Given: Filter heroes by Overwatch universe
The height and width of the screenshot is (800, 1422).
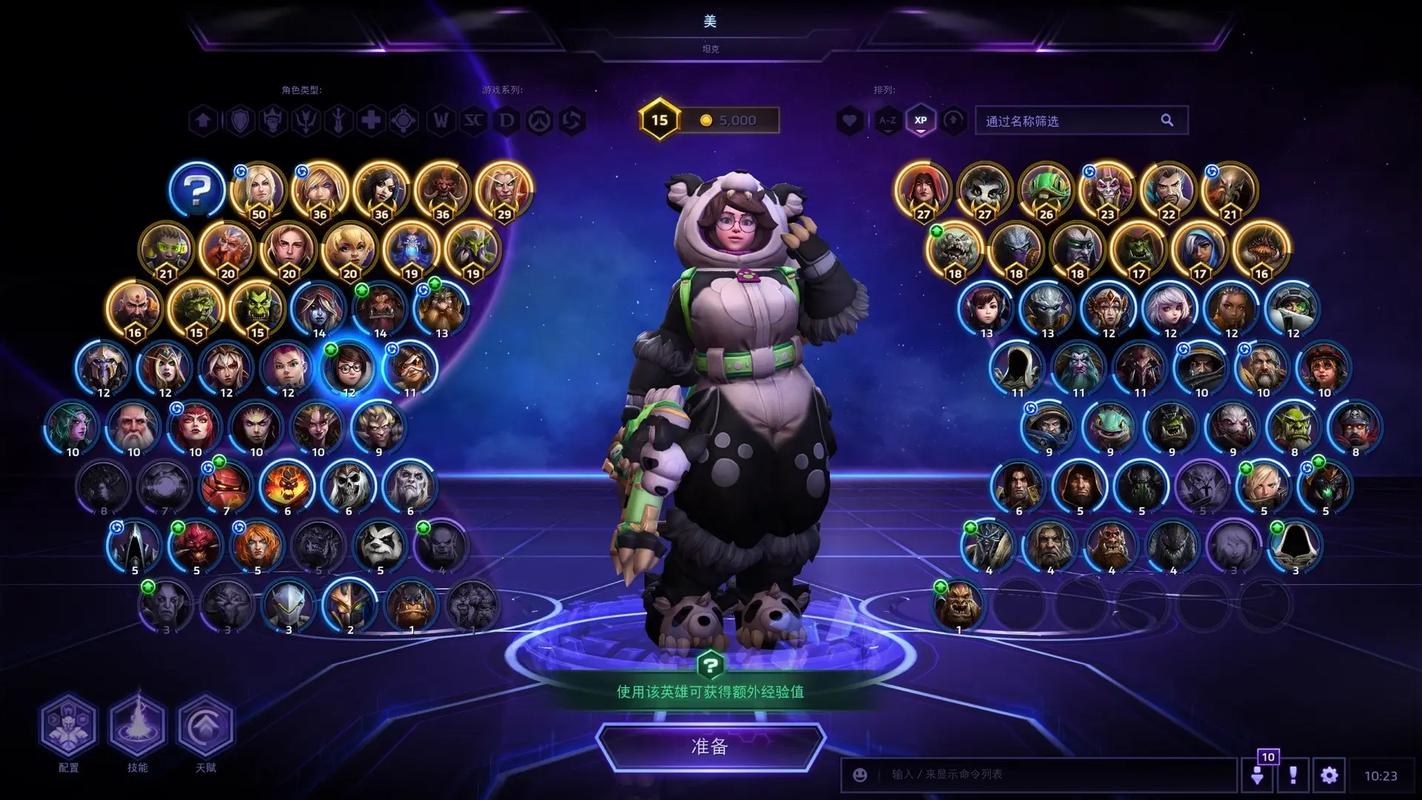Looking at the screenshot, I should click(540, 121).
